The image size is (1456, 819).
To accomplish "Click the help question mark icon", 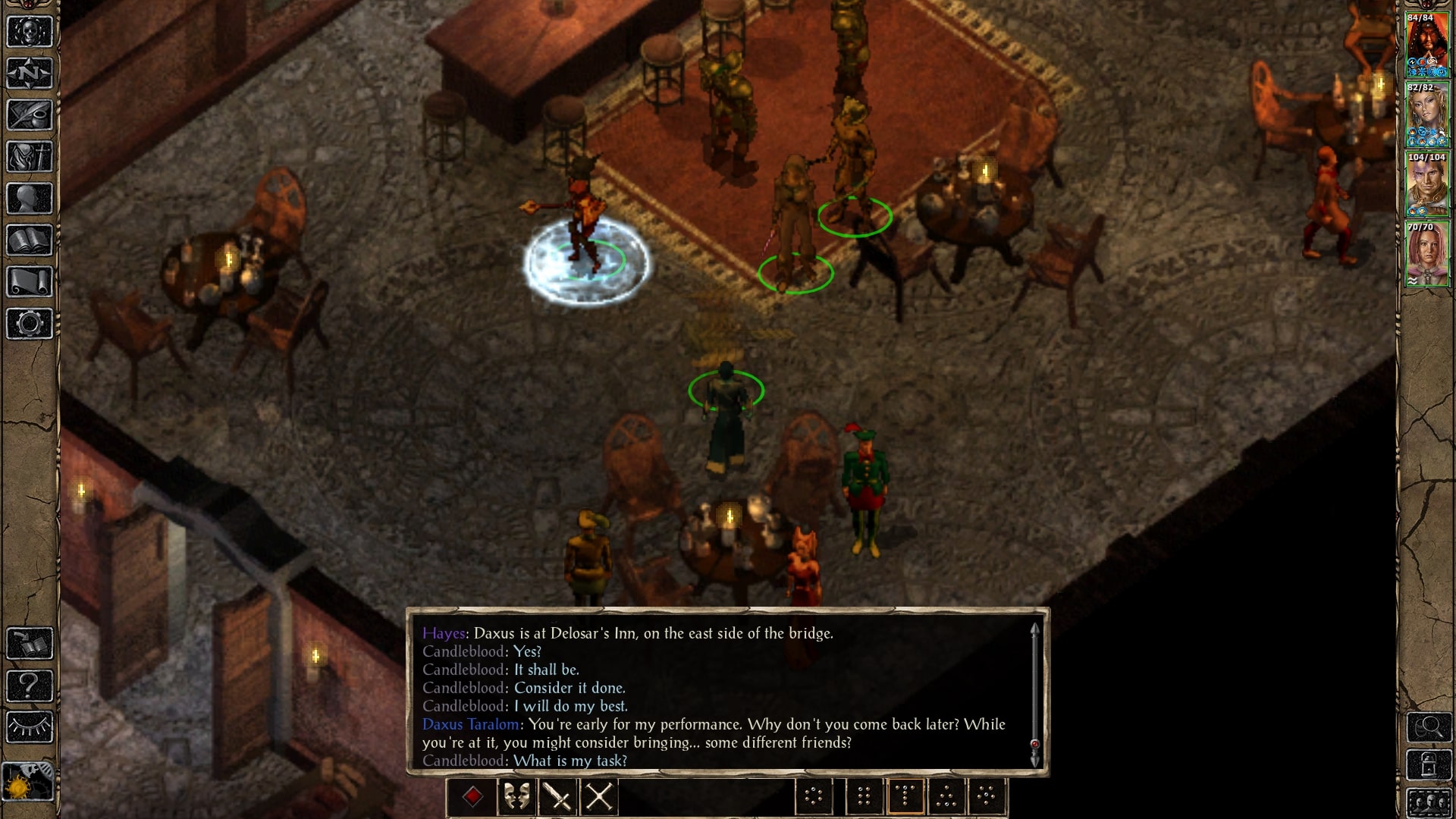I will click(x=29, y=684).
